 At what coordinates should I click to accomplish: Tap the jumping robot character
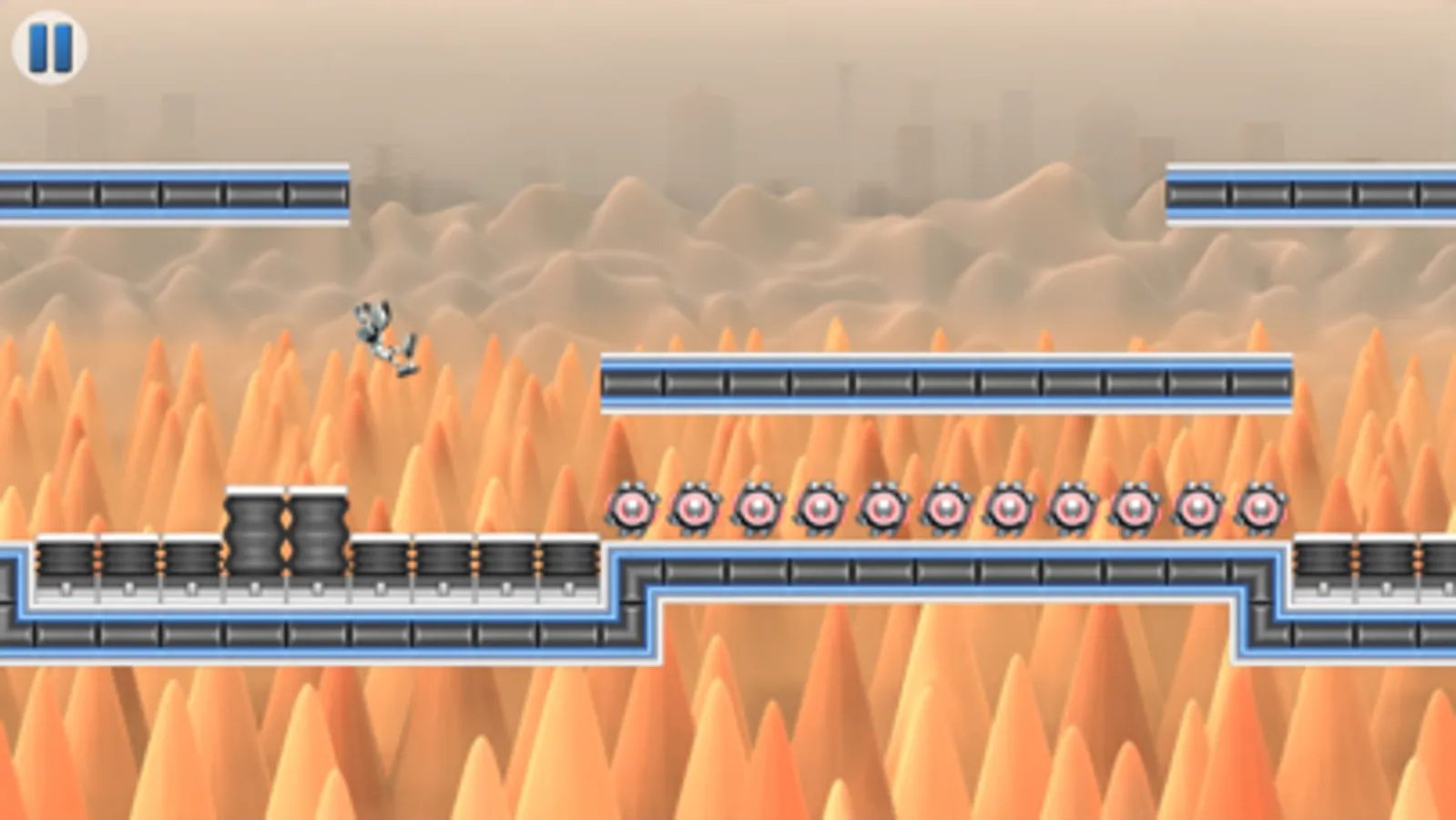tap(384, 337)
